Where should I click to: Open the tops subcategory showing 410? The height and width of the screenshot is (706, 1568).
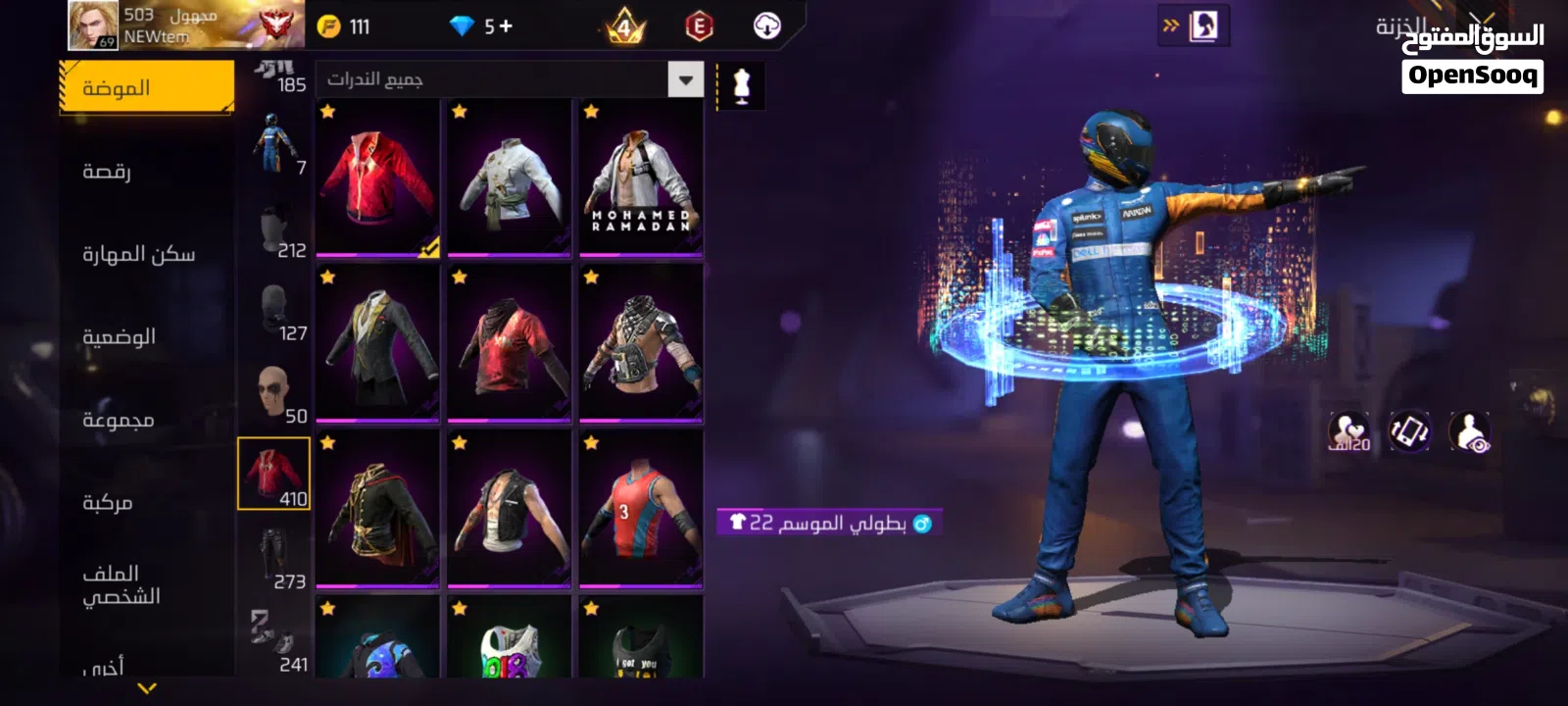[x=274, y=474]
